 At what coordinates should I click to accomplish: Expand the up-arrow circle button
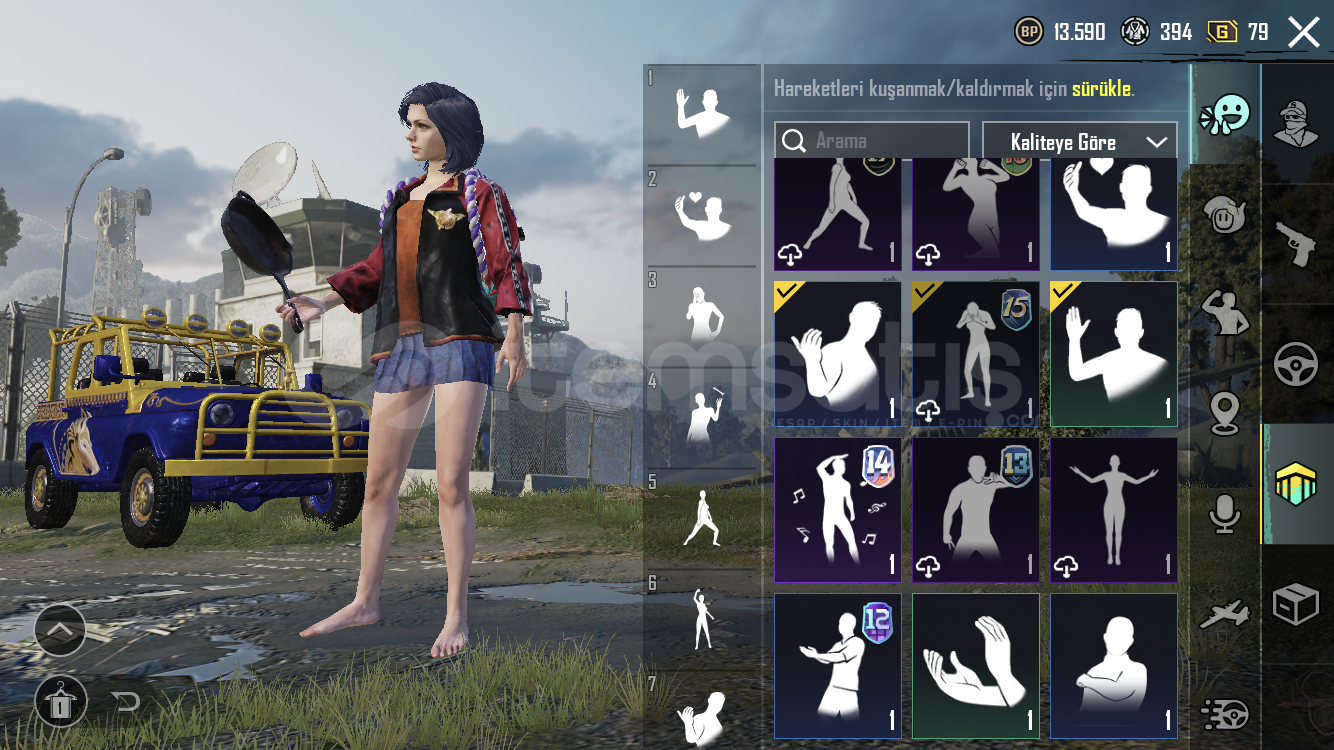click(x=60, y=631)
